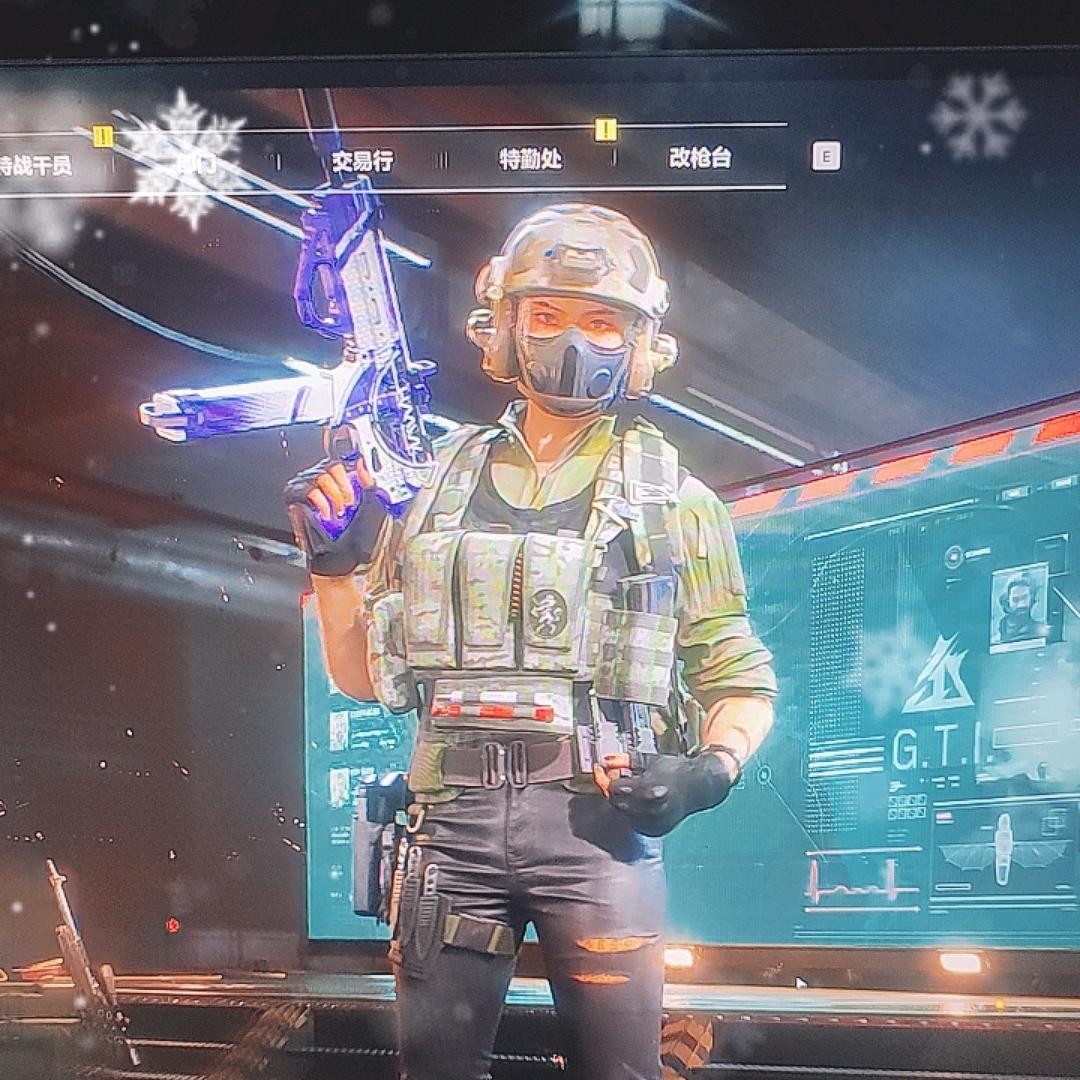Select the 改枪台 gunsmith tab
Viewport: 1080px width, 1080px height.
(x=700, y=158)
